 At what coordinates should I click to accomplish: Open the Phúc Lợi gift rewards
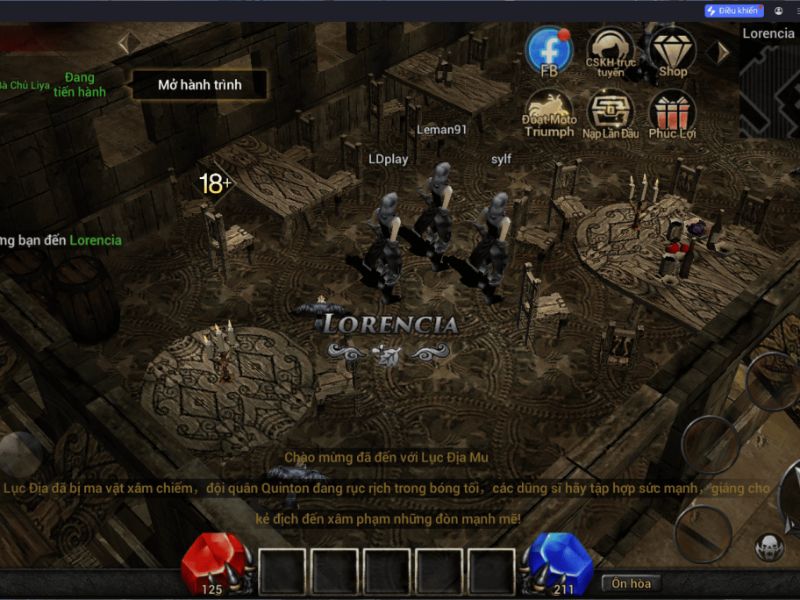pos(672,113)
